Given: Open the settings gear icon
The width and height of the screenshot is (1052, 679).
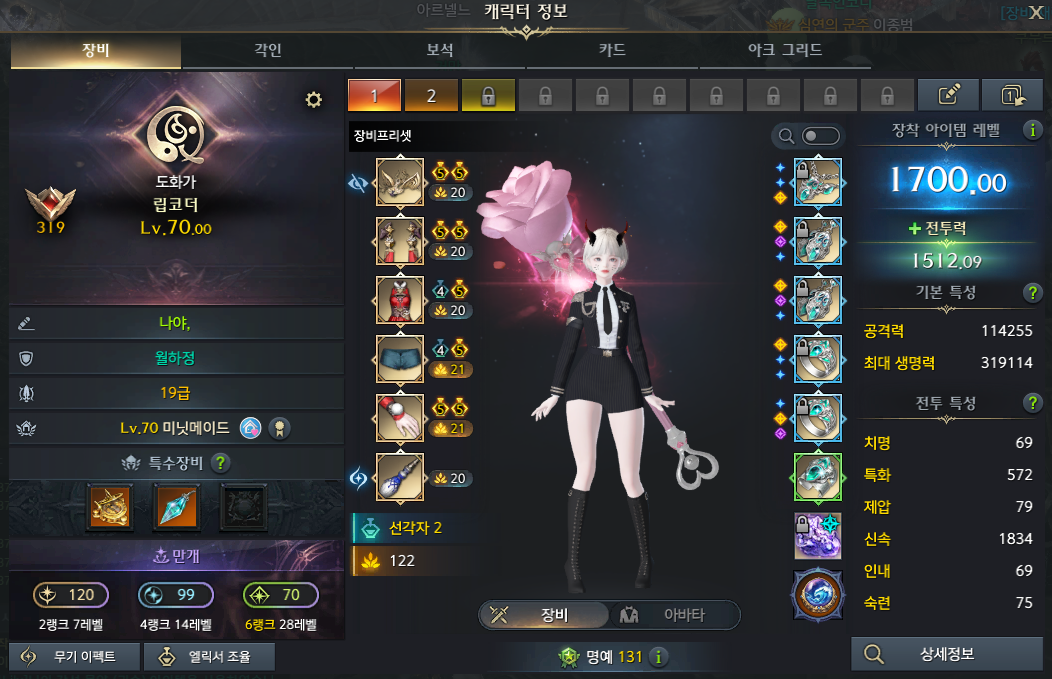Looking at the screenshot, I should coord(314,99).
